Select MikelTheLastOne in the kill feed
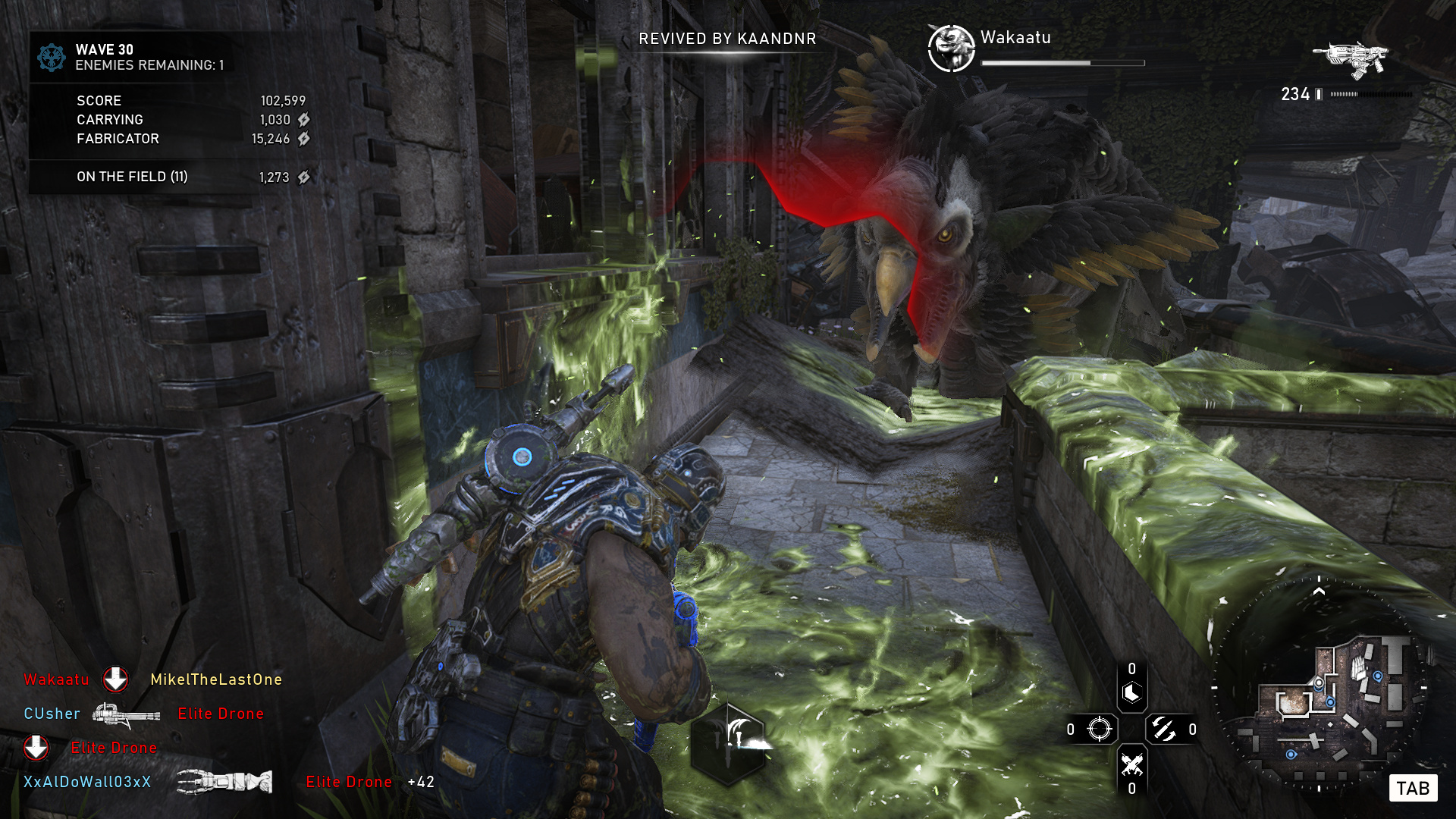The image size is (1456, 819). point(216,679)
